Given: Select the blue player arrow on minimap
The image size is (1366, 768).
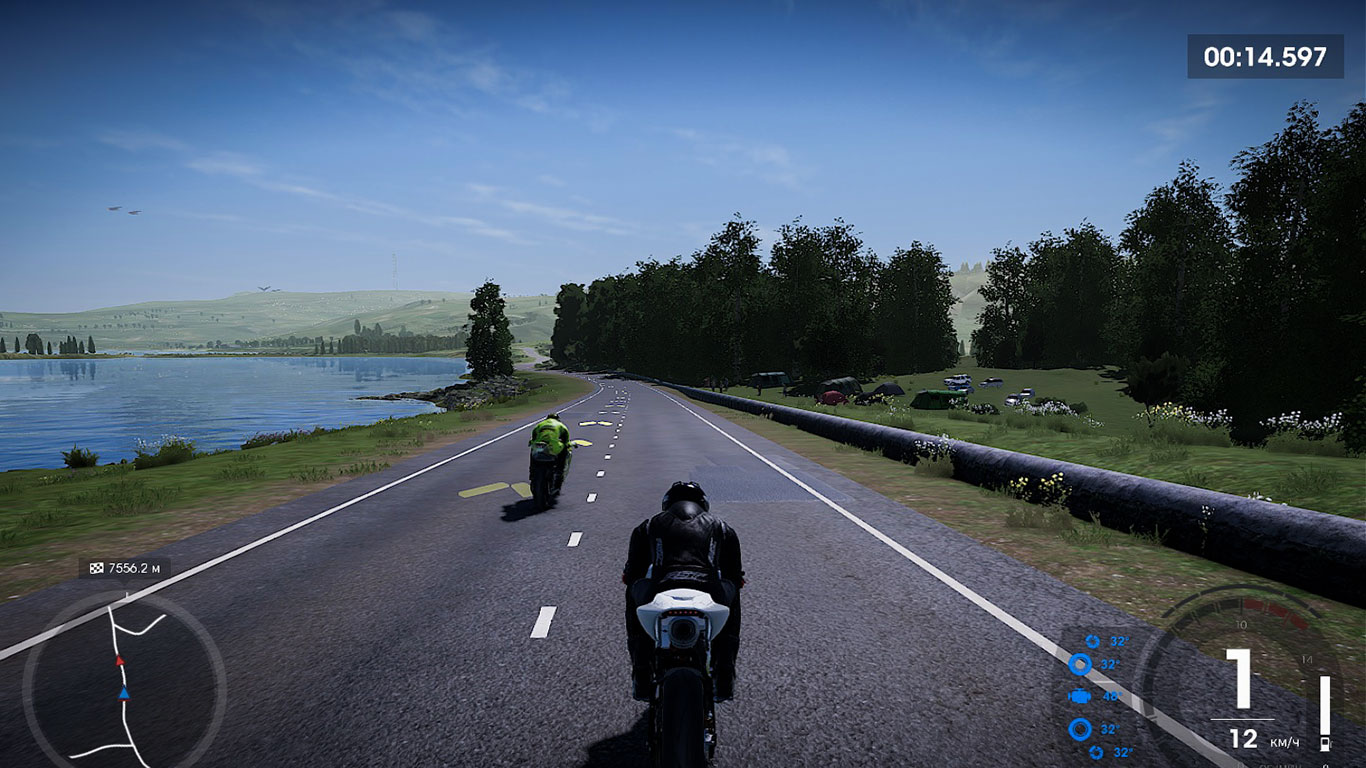Looking at the screenshot, I should [x=124, y=692].
